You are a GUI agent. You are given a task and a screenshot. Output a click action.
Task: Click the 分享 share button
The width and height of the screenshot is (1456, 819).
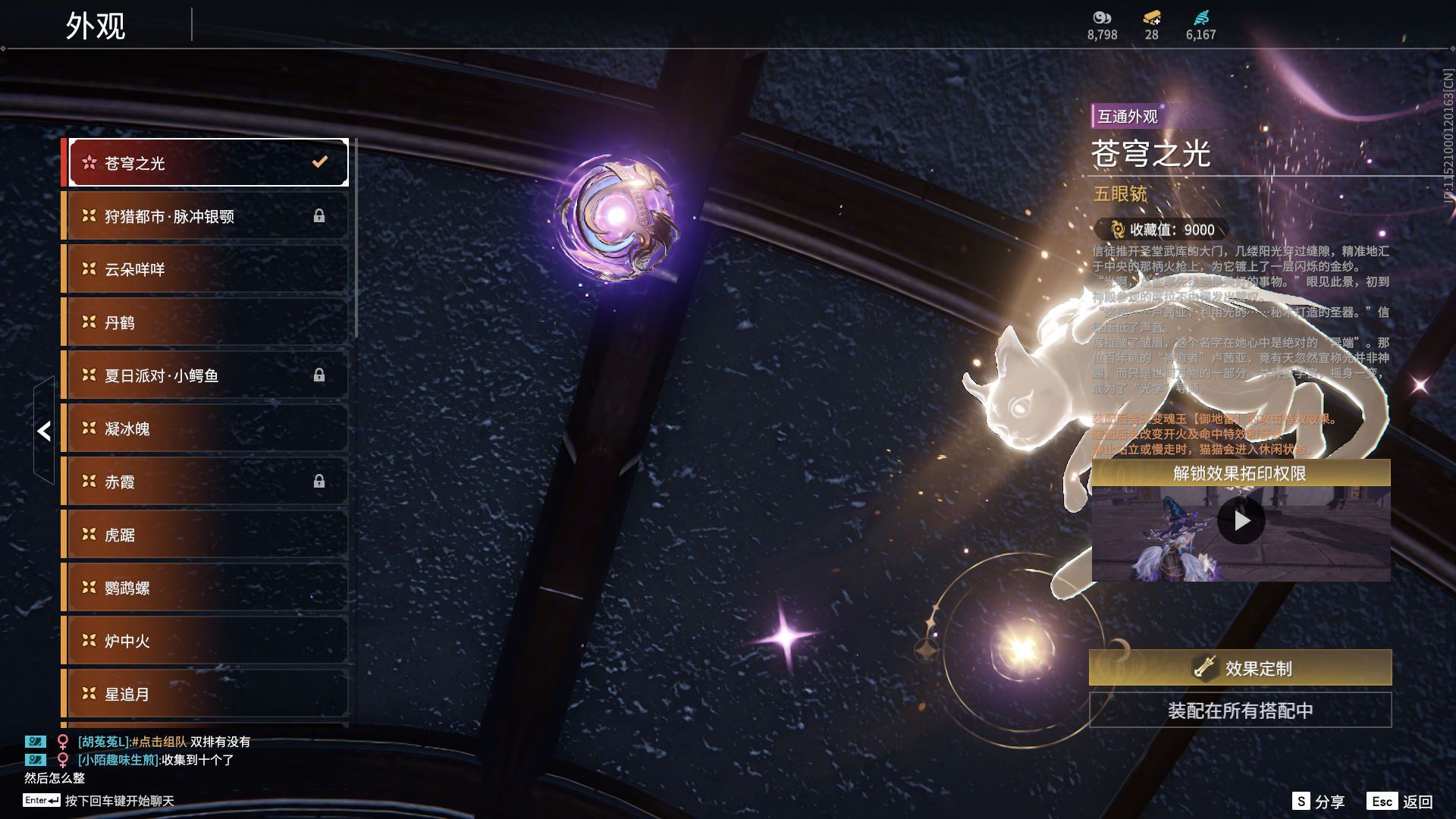pyautogui.click(x=1319, y=802)
